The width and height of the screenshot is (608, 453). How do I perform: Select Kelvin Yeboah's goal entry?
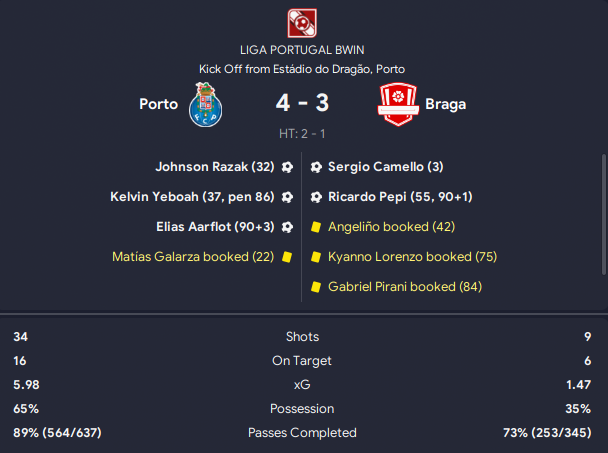point(193,197)
